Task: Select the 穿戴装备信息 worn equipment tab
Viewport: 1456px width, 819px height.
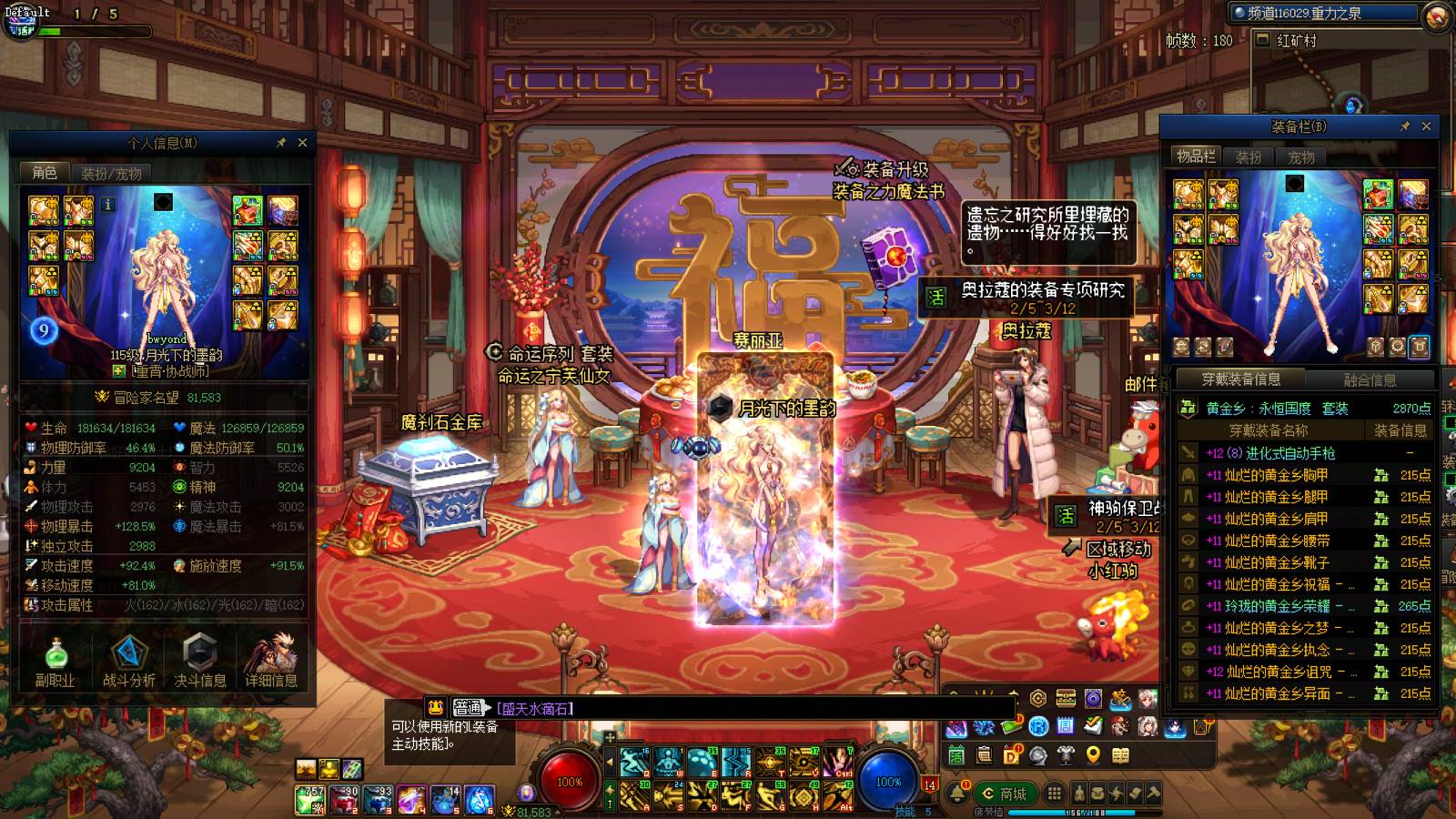Action: [1240, 379]
